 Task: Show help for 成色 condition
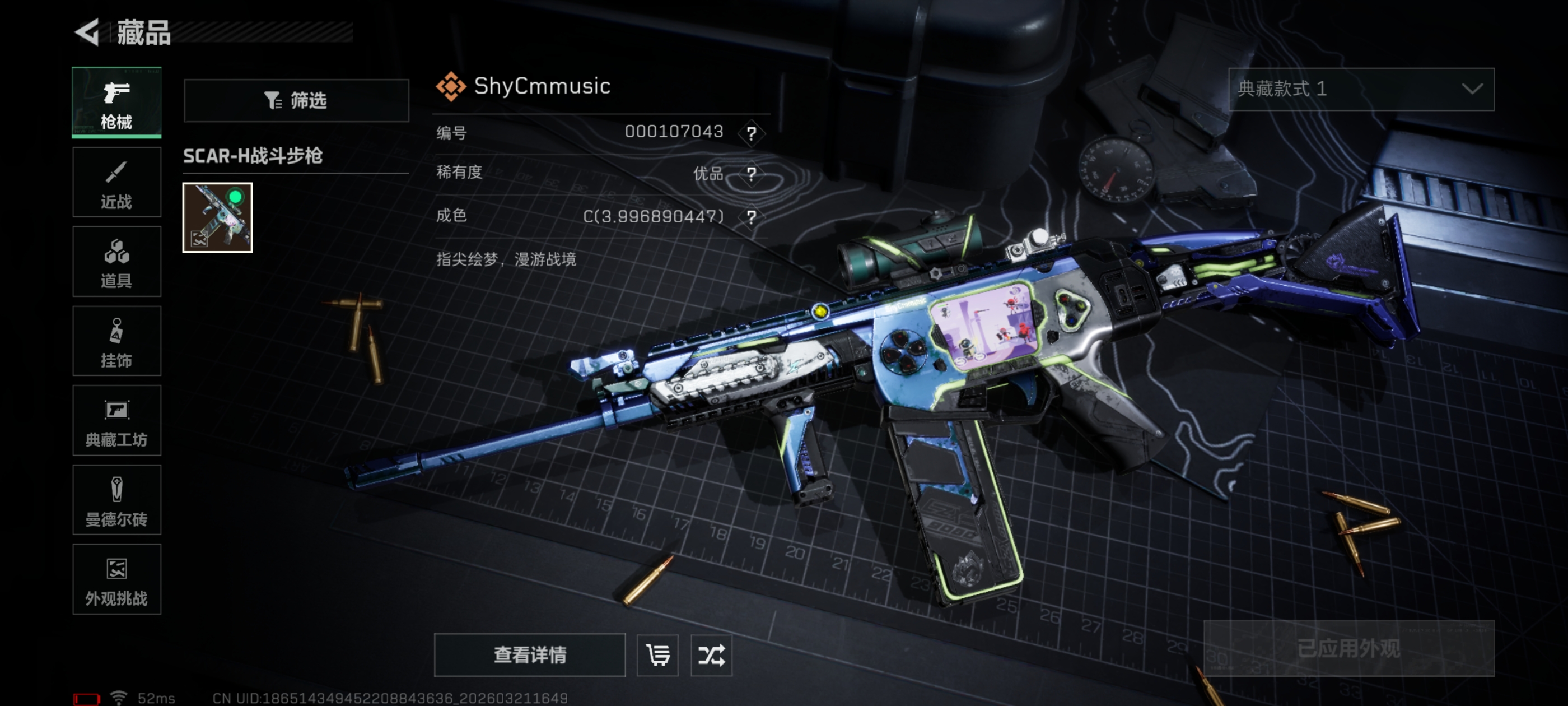(x=752, y=217)
